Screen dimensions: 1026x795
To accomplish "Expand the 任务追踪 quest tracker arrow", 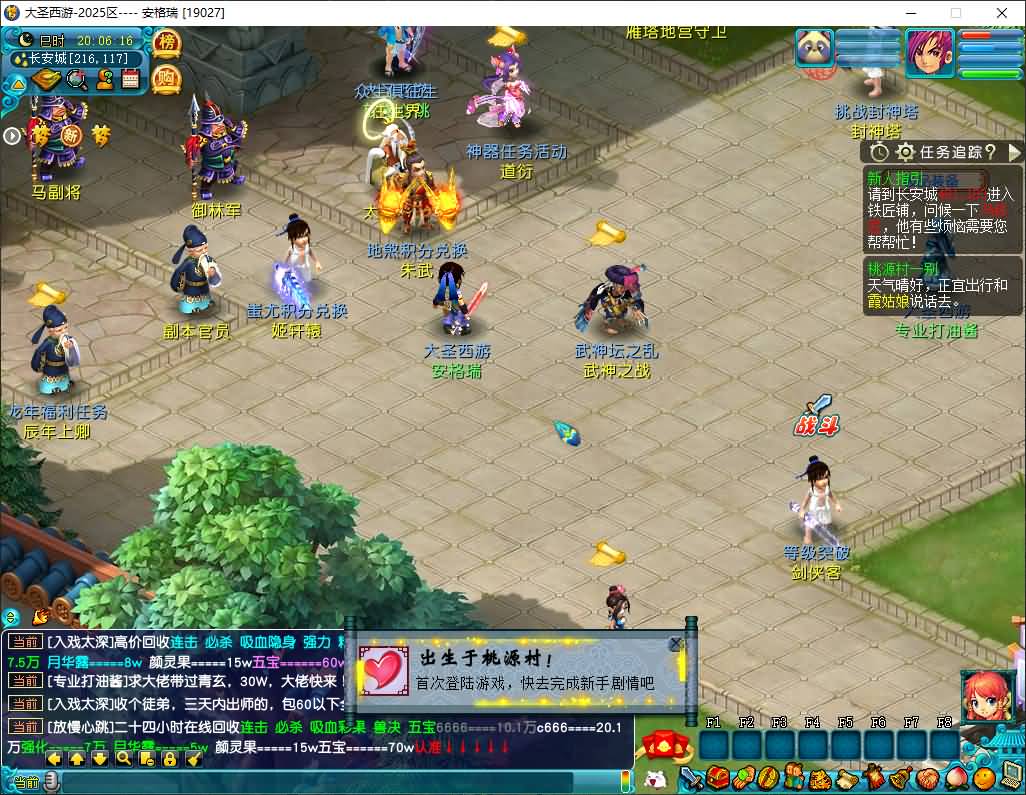I will click(1014, 152).
